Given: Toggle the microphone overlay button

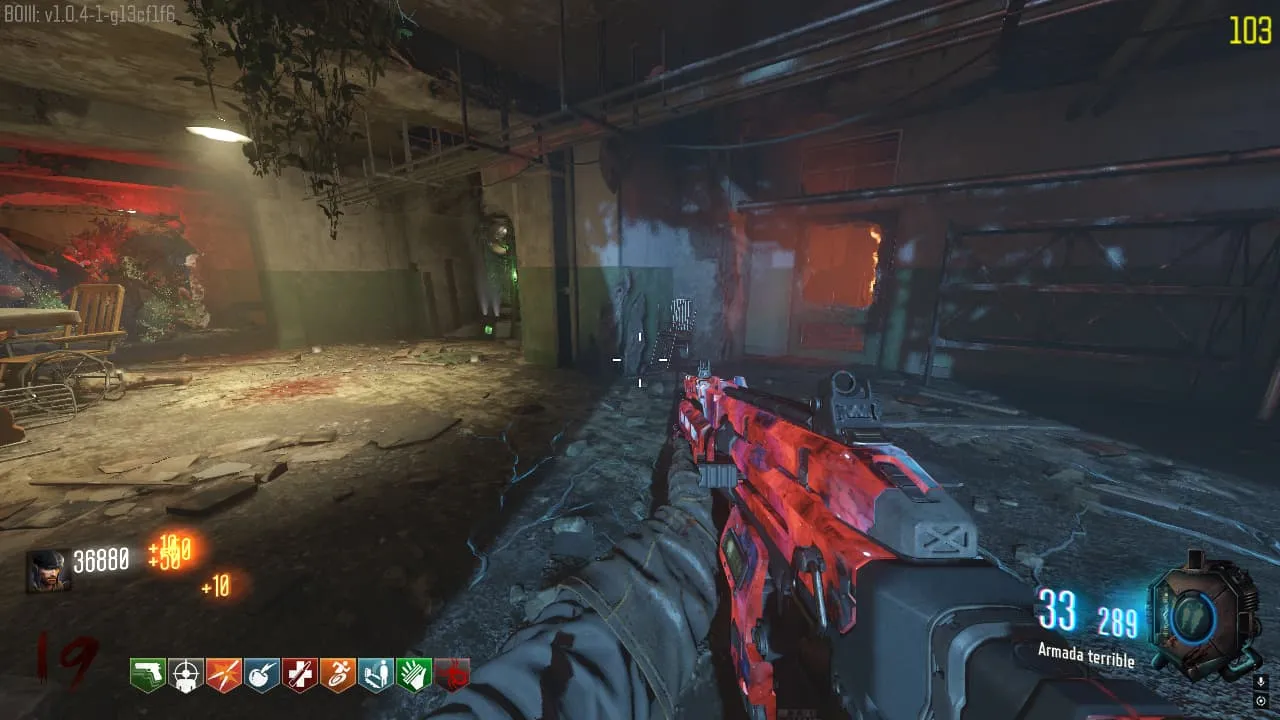Looking at the screenshot, I should [1260, 682].
